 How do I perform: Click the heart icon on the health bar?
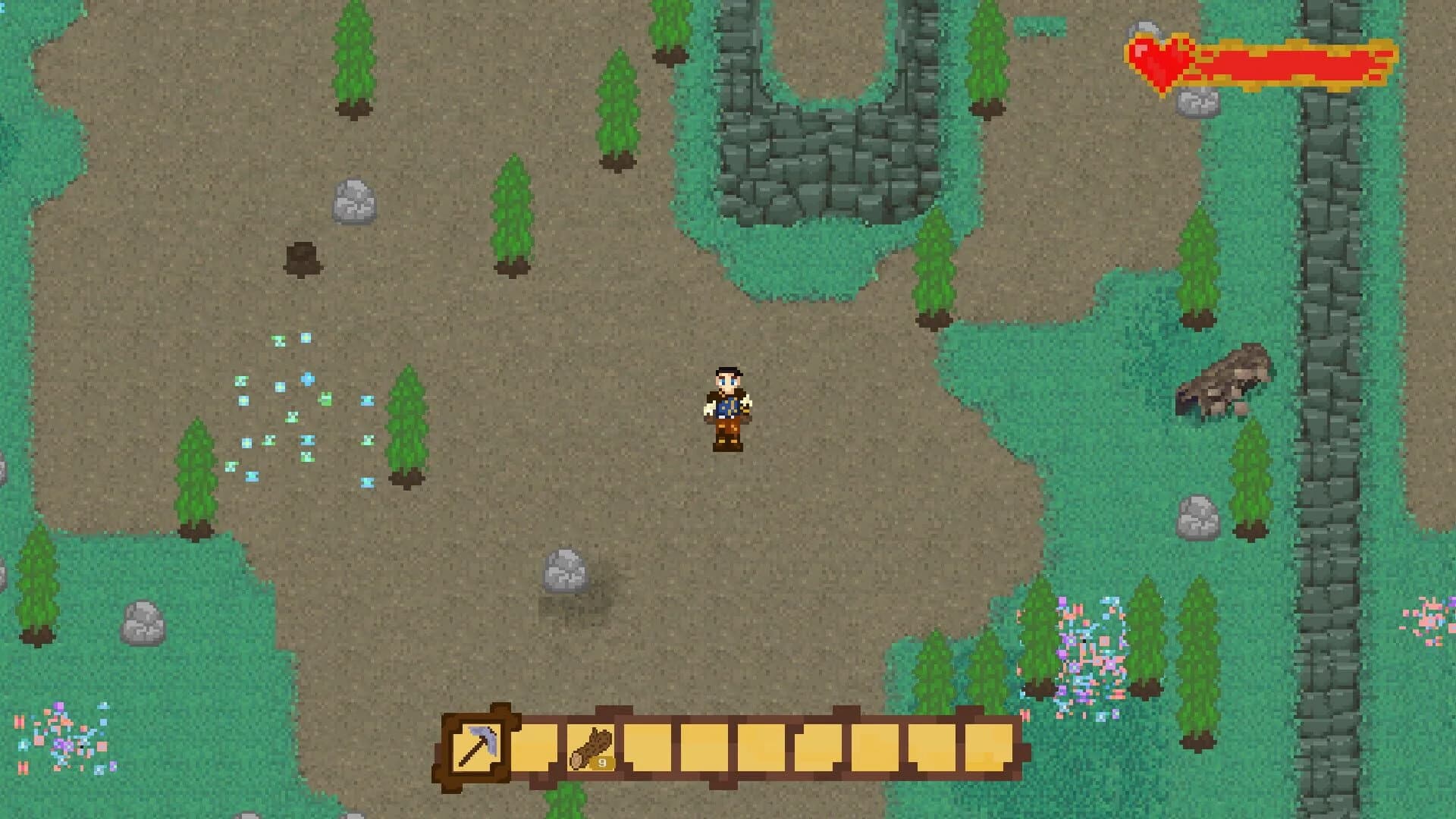(x=1160, y=61)
